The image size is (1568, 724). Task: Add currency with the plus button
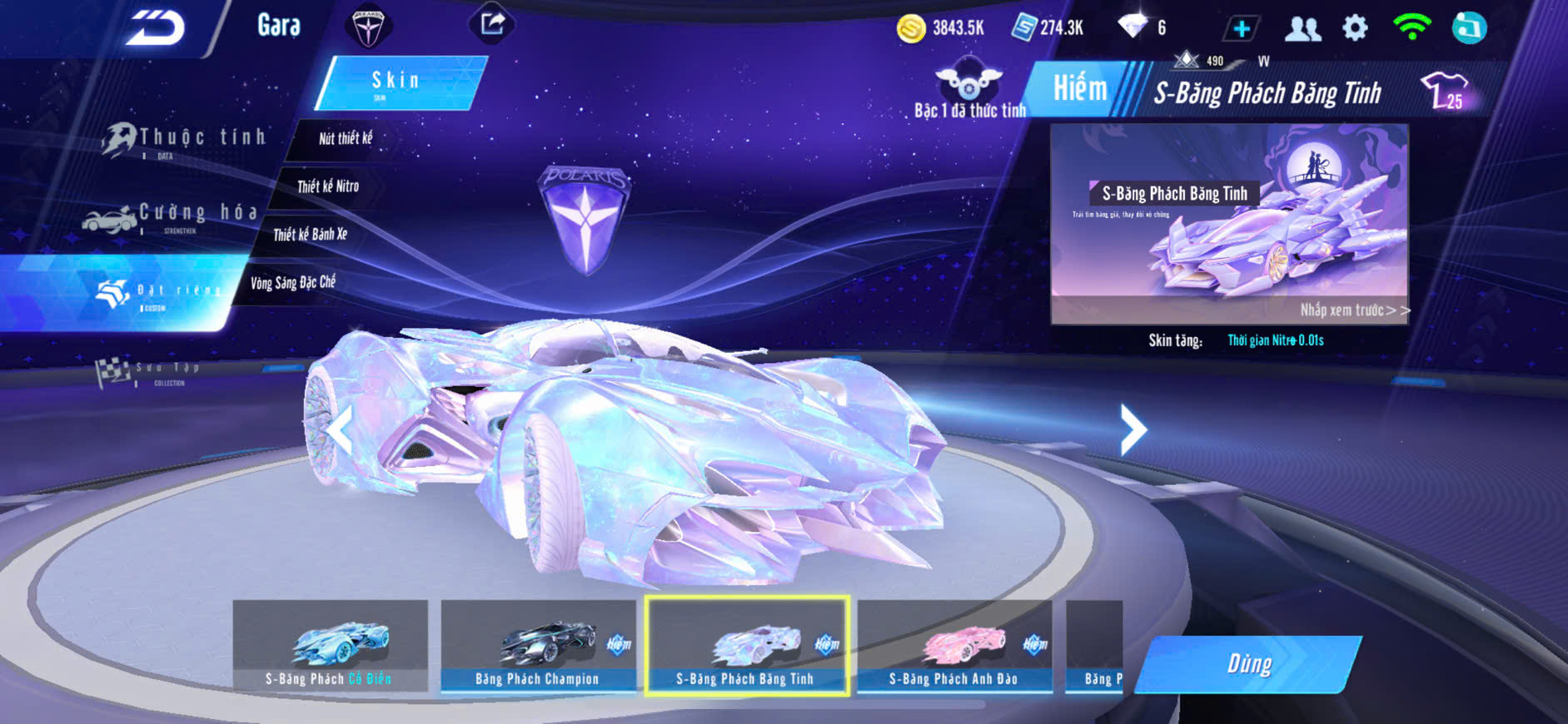tap(1241, 29)
